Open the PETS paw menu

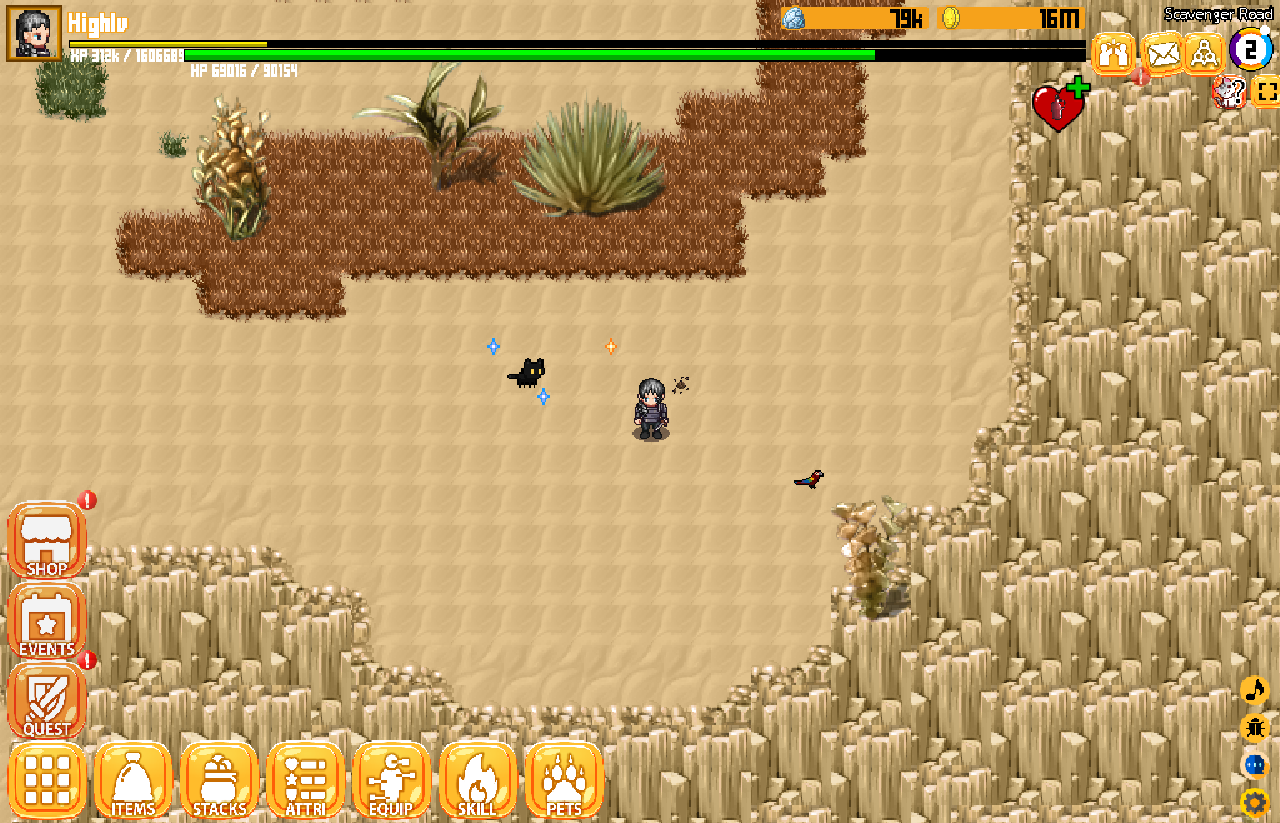pos(563,780)
